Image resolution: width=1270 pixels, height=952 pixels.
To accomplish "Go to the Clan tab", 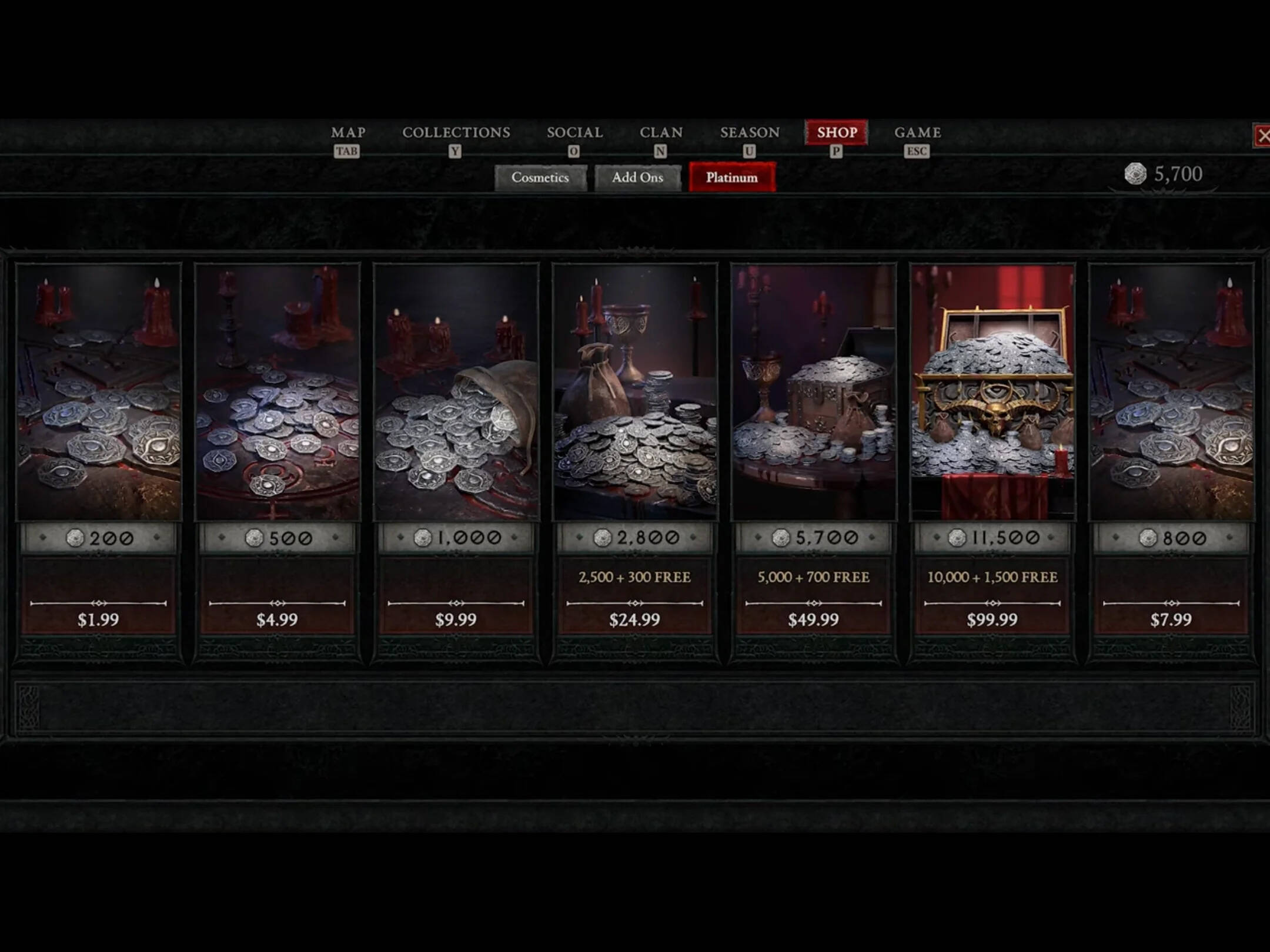I will click(x=661, y=133).
